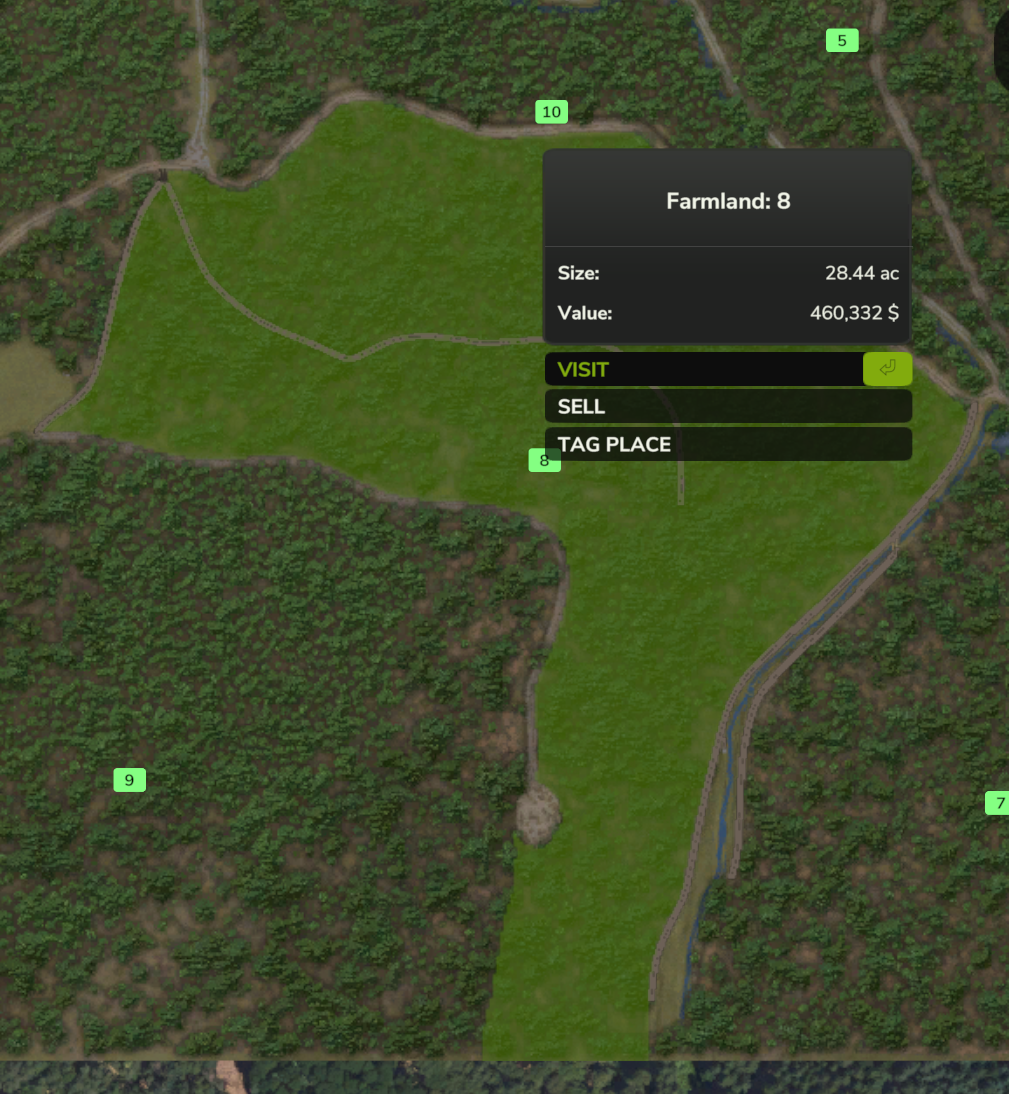
Task: Select farmland marker 10 on the map
Action: 551,112
